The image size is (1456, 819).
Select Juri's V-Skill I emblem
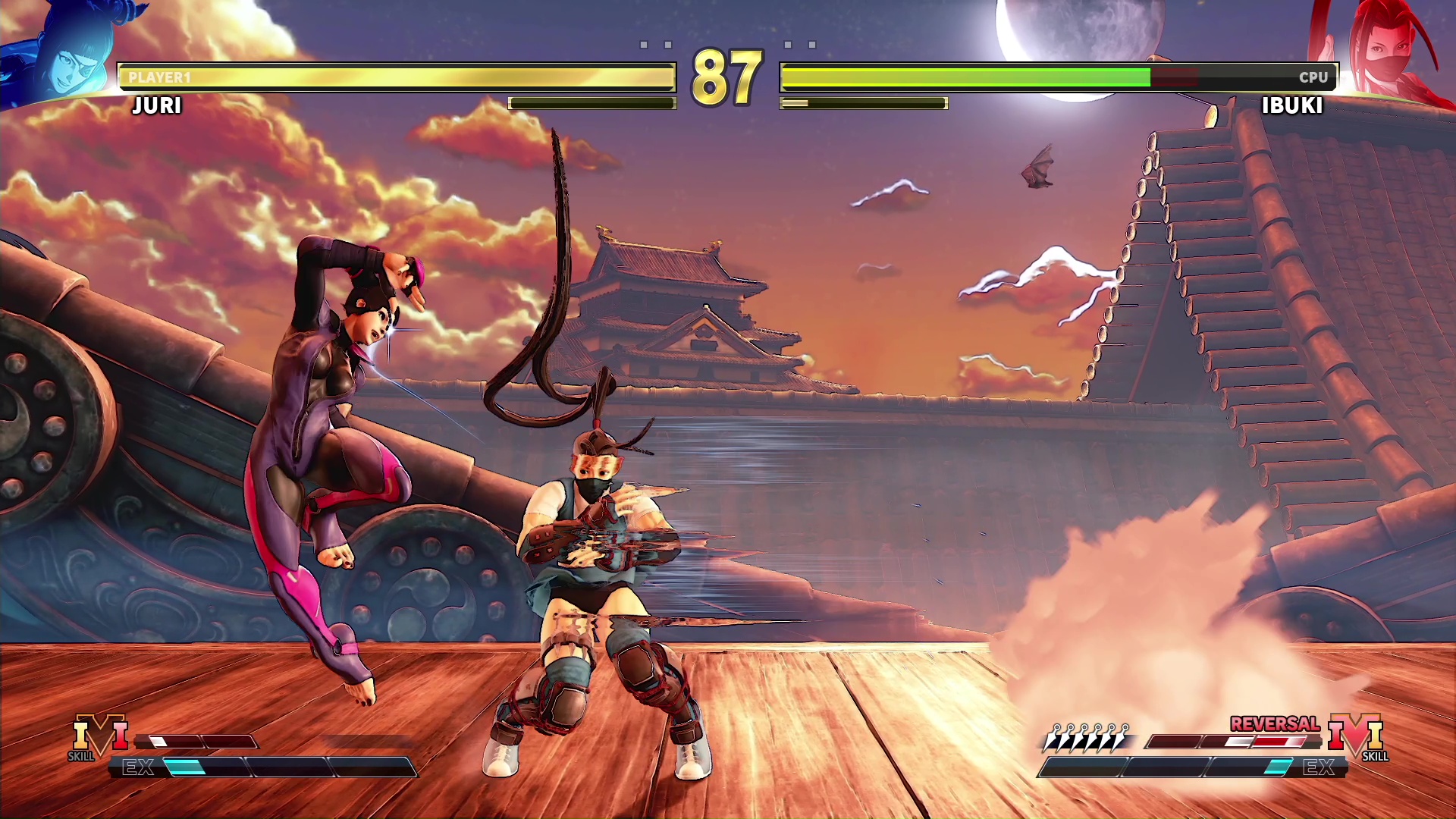[100, 735]
